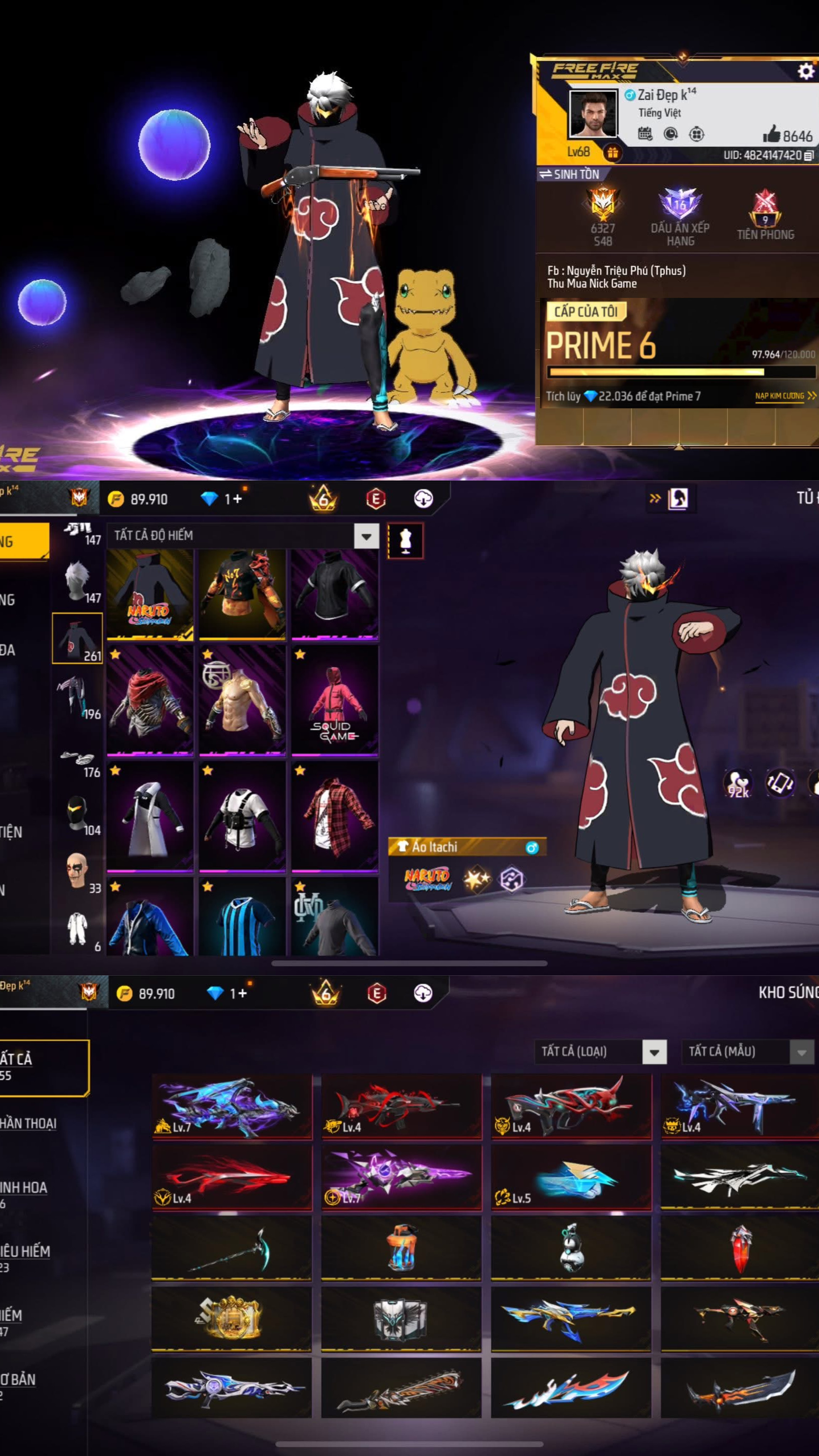Open profile settings gear icon
Screen dimensions: 819x1456
(x=805, y=71)
